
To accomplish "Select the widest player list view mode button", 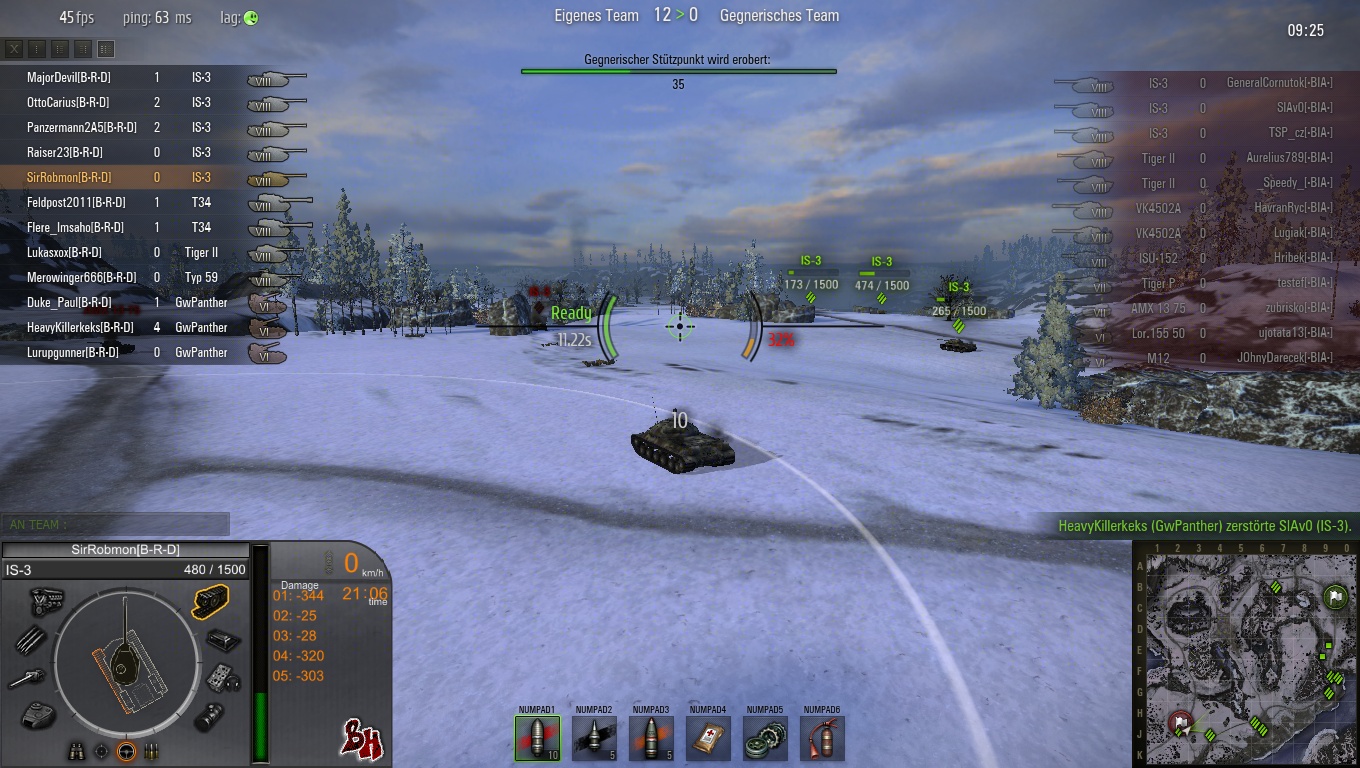I will 106,49.
